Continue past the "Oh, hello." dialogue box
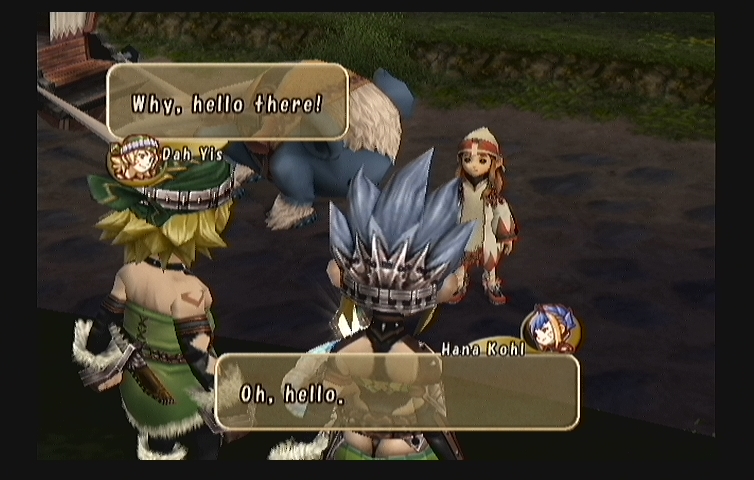This screenshot has width=754, height=480. [x=397, y=391]
